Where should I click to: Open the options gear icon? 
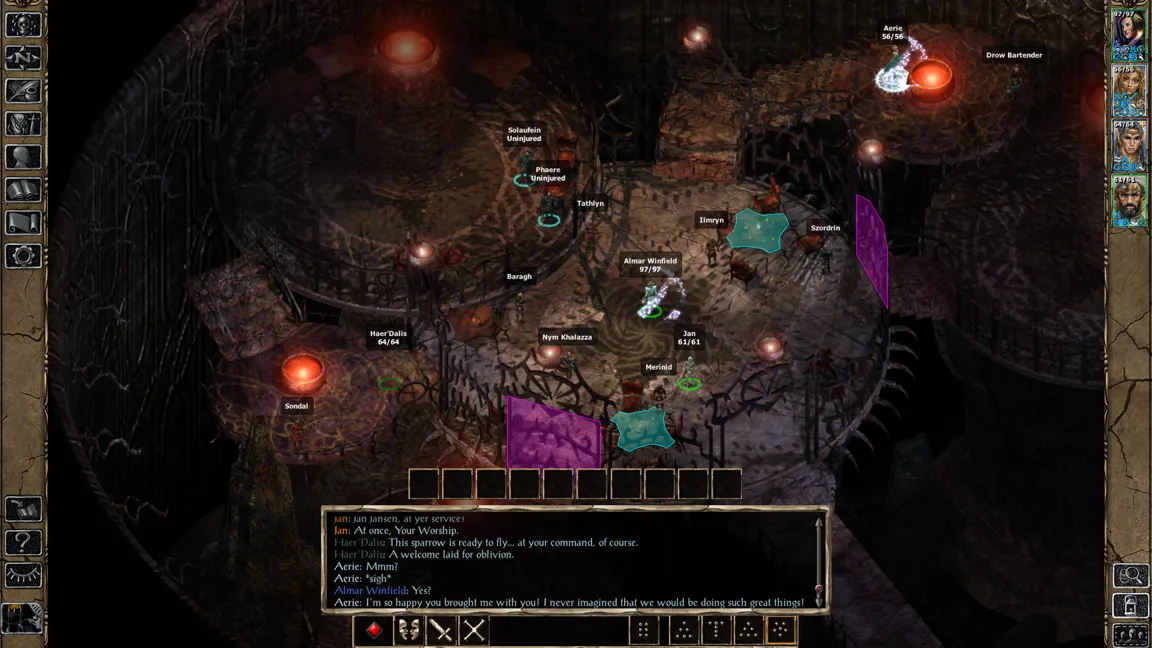(x=23, y=255)
